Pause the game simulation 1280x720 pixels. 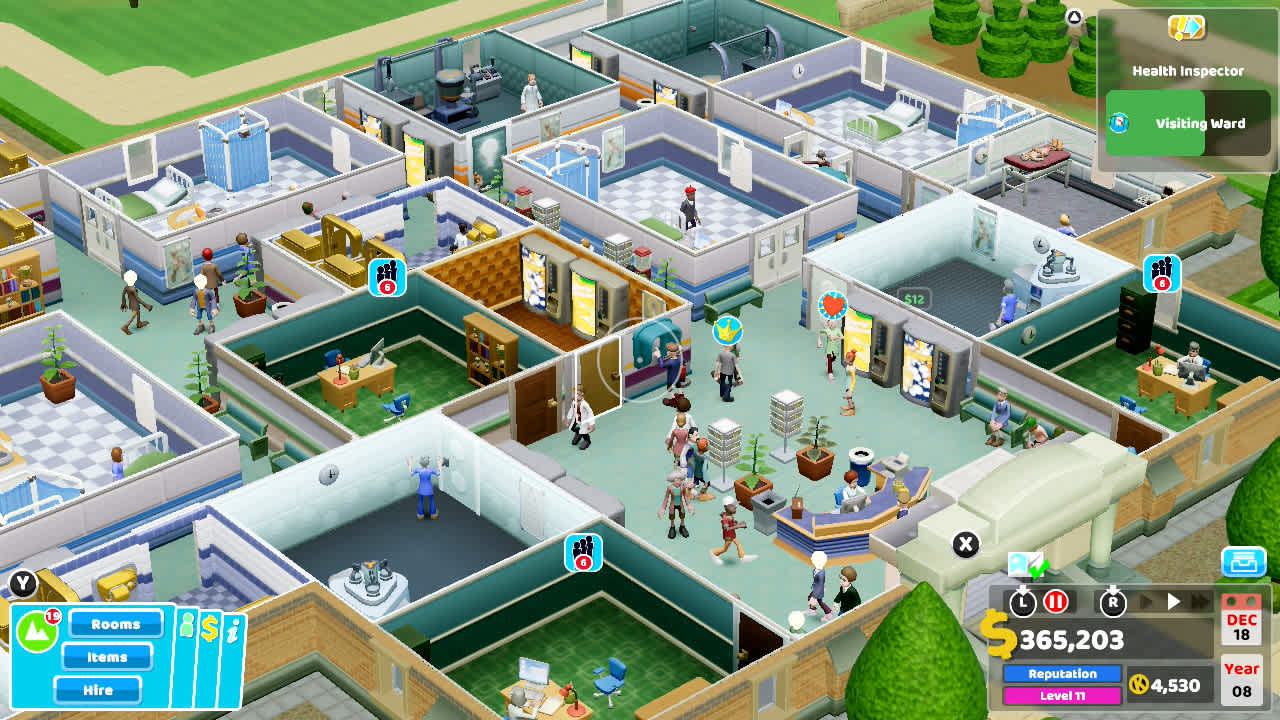[x=1056, y=603]
